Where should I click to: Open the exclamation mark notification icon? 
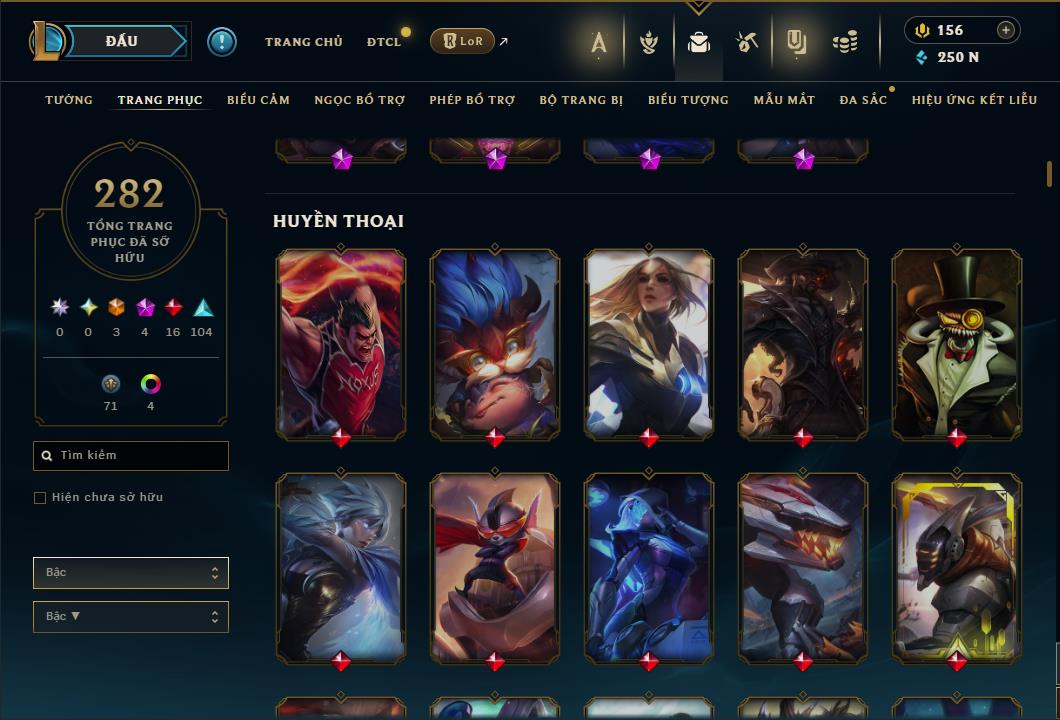[222, 42]
